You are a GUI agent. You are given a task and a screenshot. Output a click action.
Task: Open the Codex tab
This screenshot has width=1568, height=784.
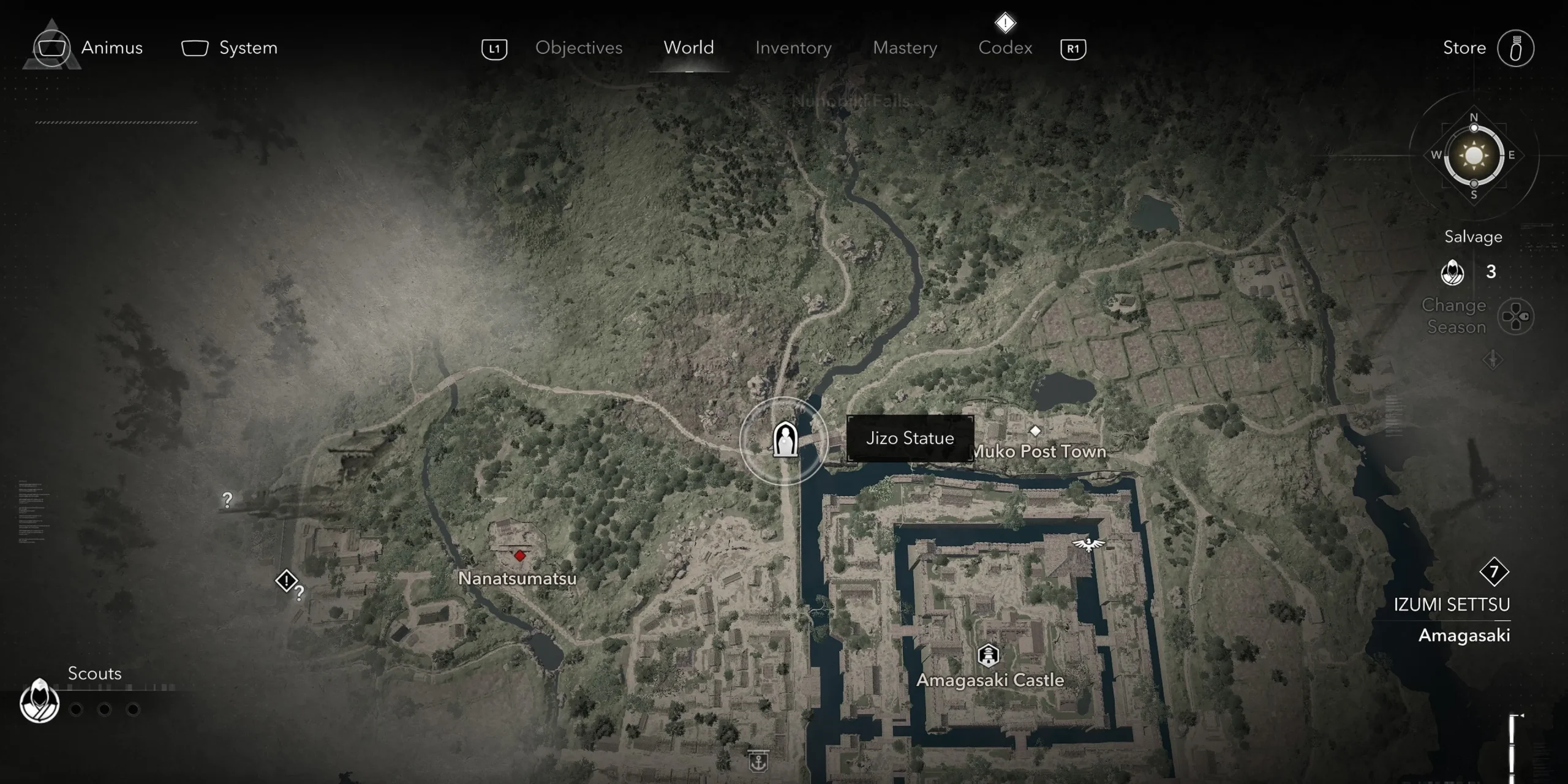(1005, 48)
